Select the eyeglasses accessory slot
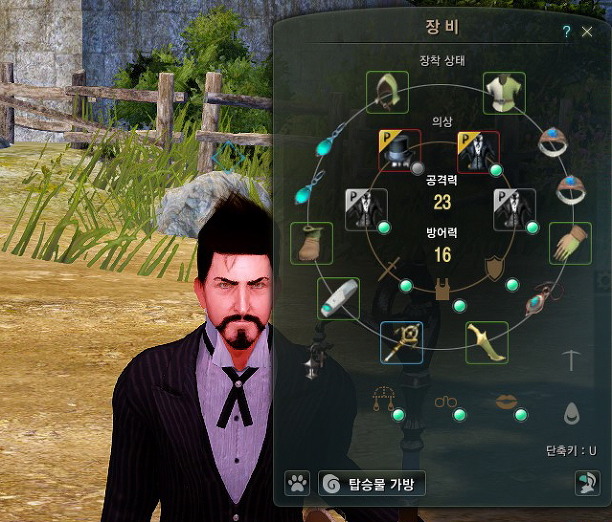 445,402
